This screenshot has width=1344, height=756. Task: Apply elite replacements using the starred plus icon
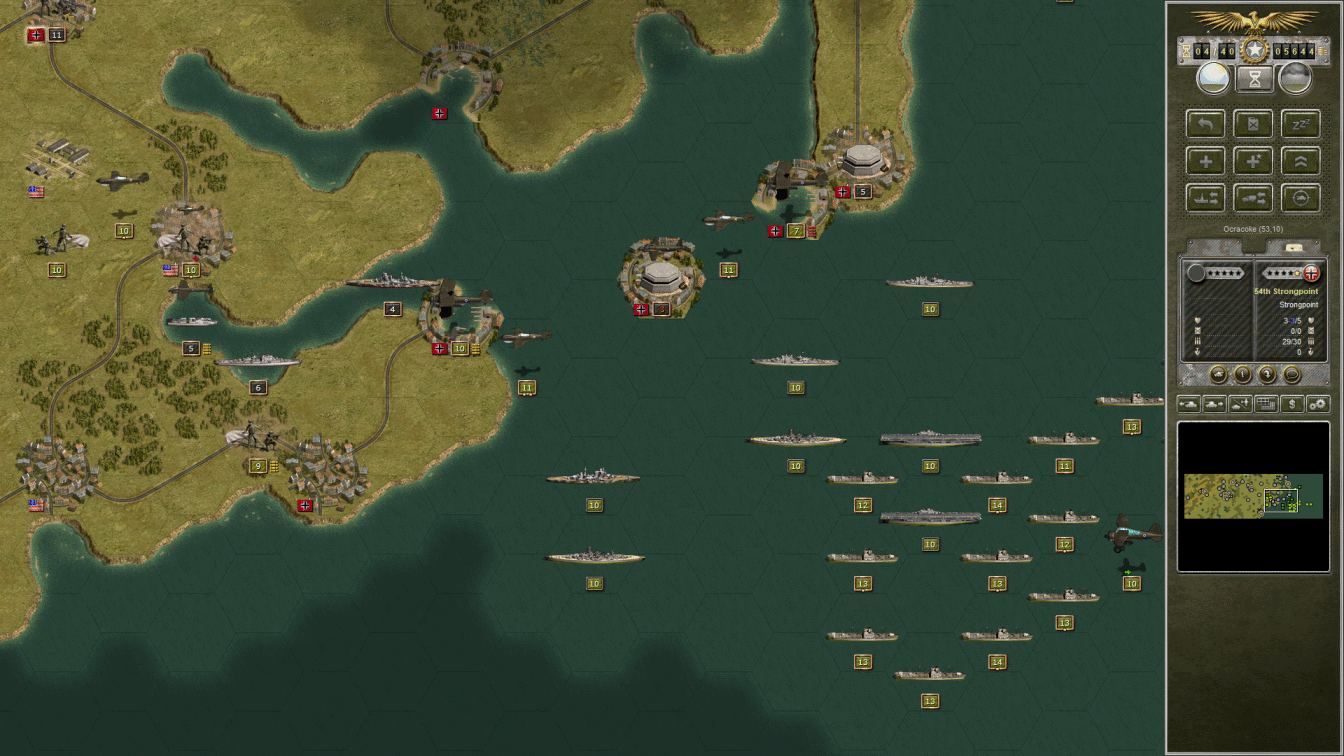[x=1253, y=160]
